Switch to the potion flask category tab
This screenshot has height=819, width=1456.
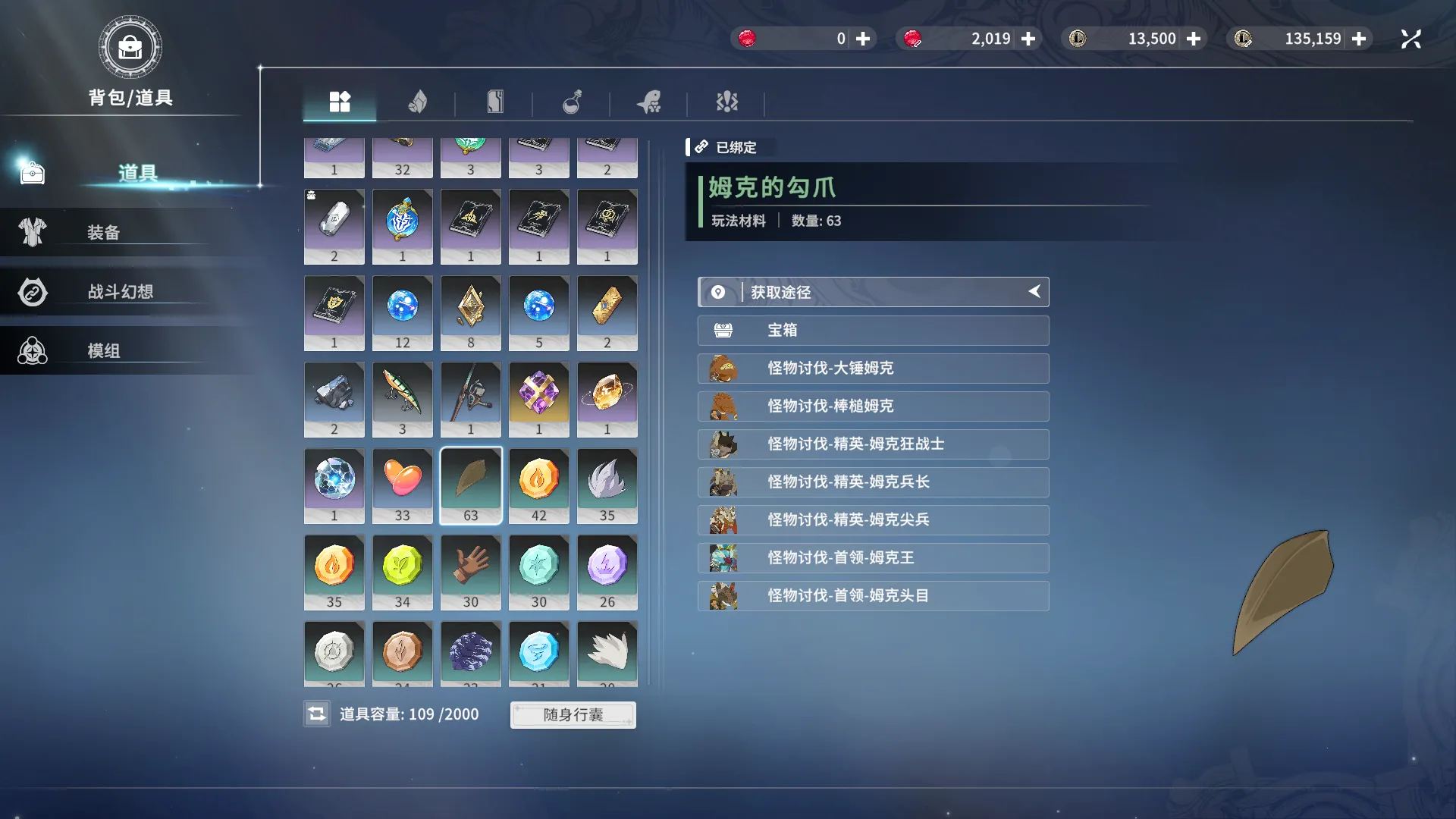[572, 102]
